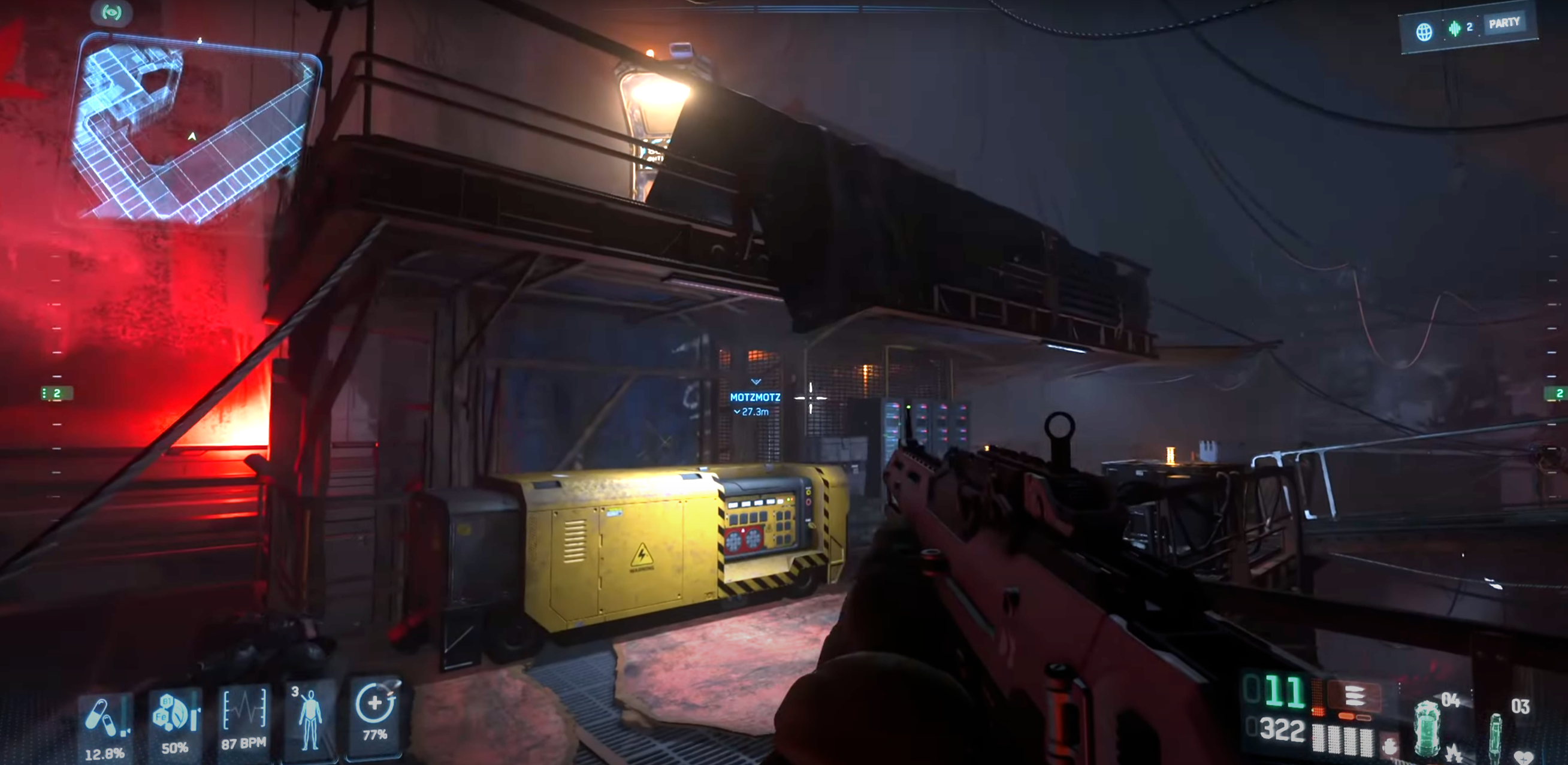Click the MOTZMOTZ party member marker

tap(755, 397)
